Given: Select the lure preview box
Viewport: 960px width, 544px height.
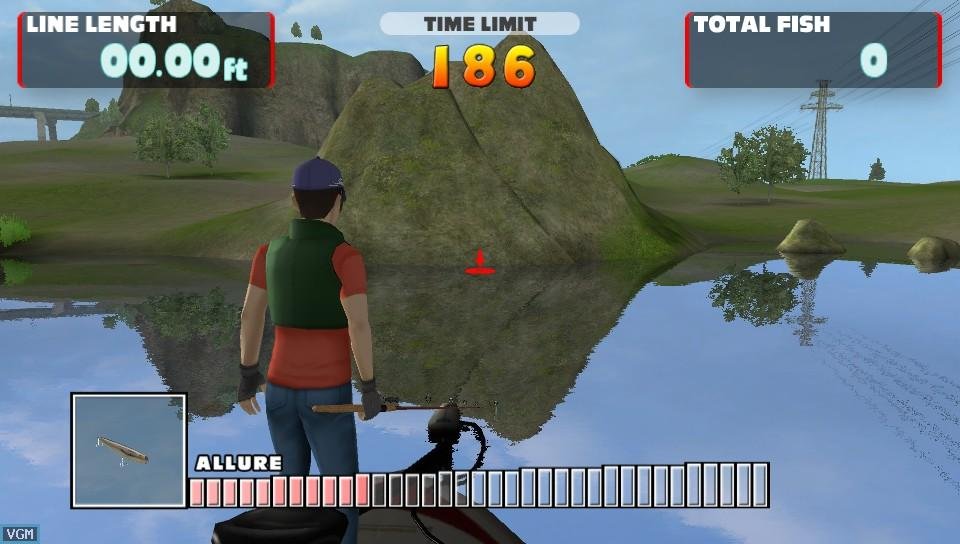Looking at the screenshot, I should (129, 450).
